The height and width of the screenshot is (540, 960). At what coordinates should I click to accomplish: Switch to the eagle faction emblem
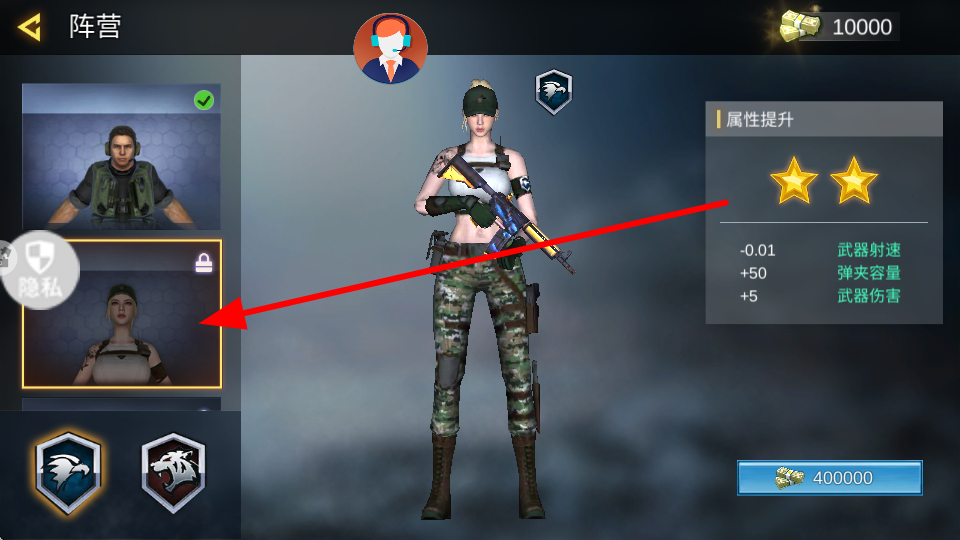tap(68, 474)
